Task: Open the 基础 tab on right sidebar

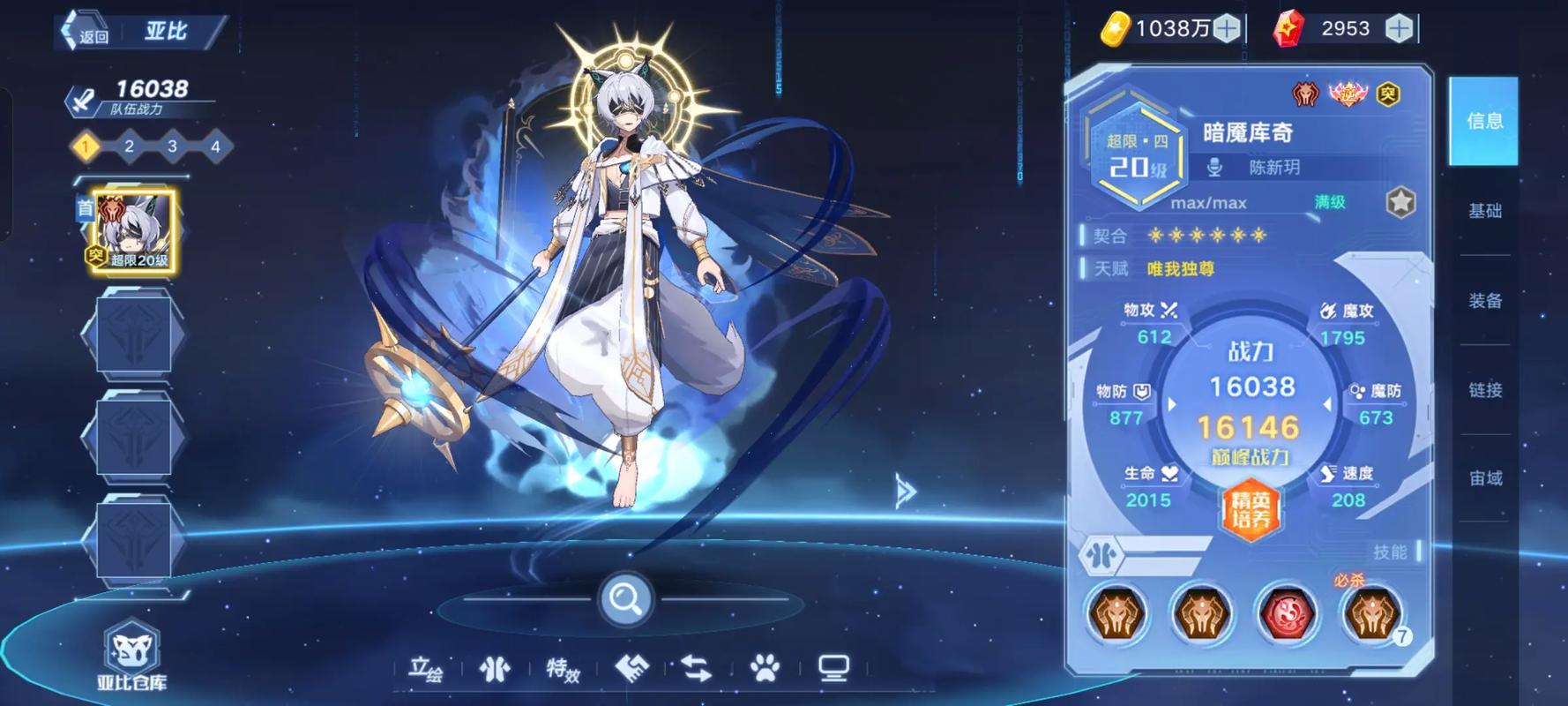Action: coord(1485,212)
